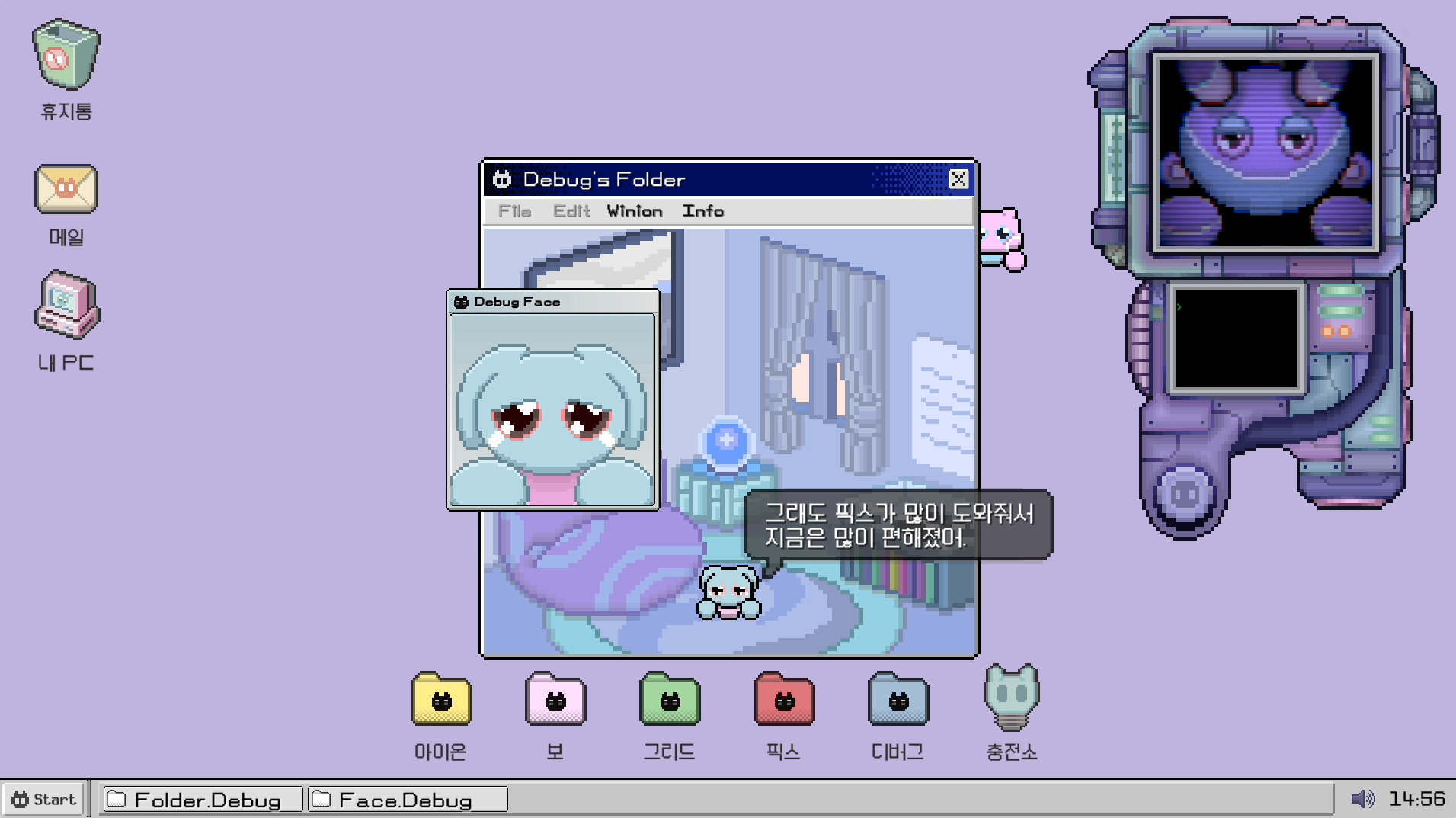Screen dimensions: 1456x818
Task: Open the Winion menu
Action: pyautogui.click(x=634, y=211)
